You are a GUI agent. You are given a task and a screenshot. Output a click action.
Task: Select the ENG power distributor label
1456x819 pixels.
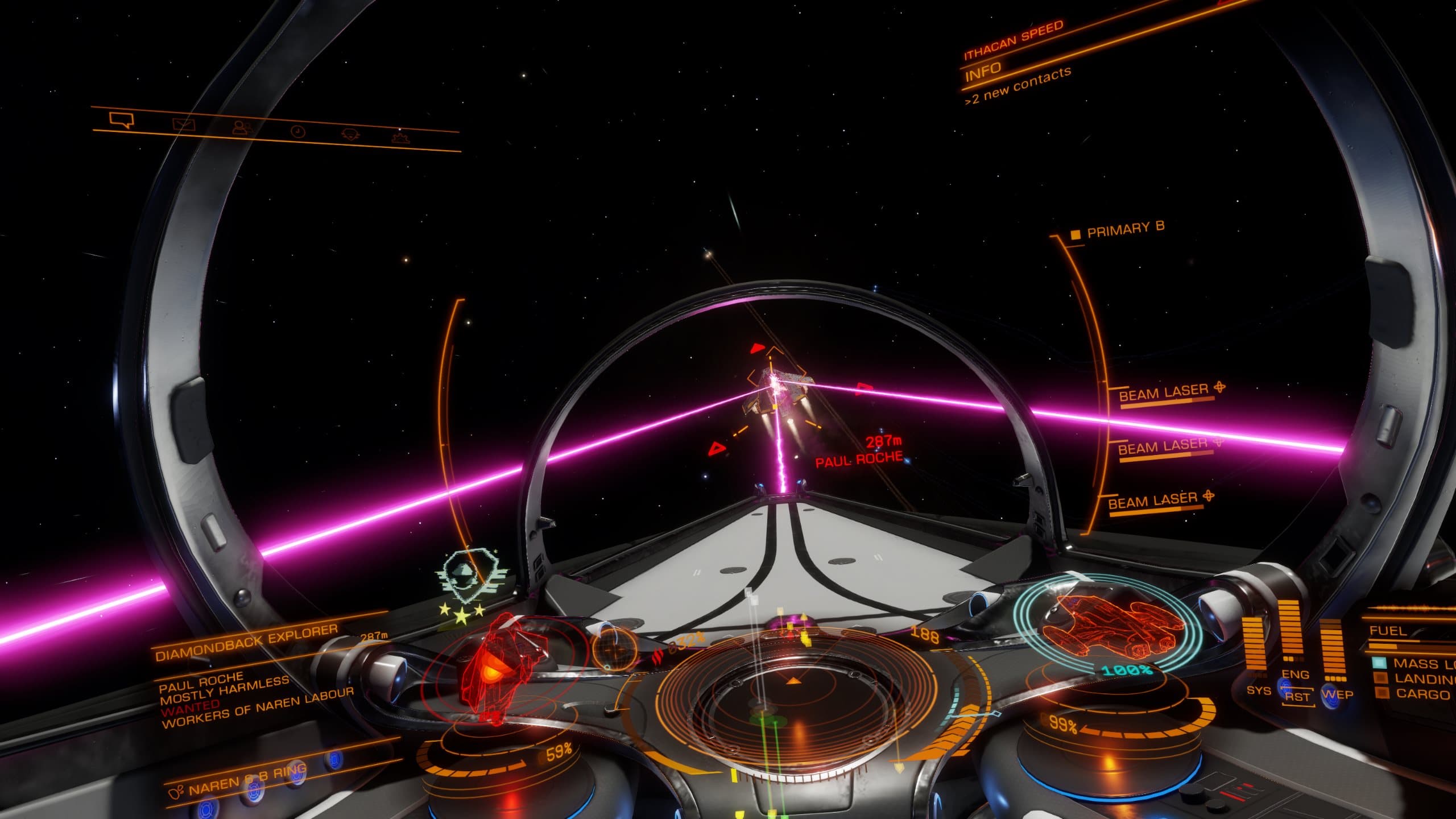click(x=1295, y=675)
